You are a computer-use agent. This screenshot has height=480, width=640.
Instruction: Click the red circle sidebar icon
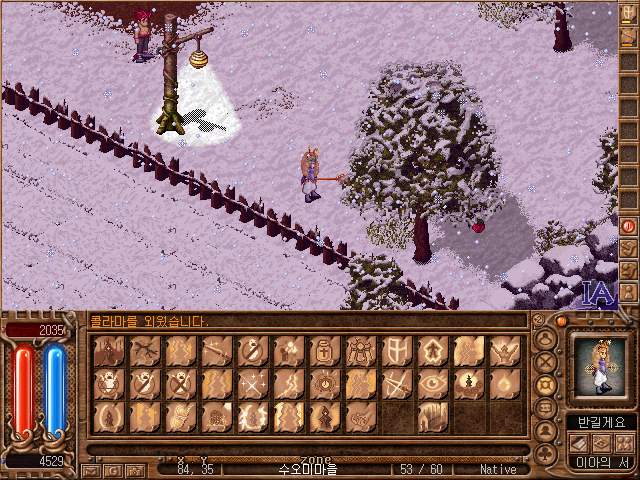629,226
